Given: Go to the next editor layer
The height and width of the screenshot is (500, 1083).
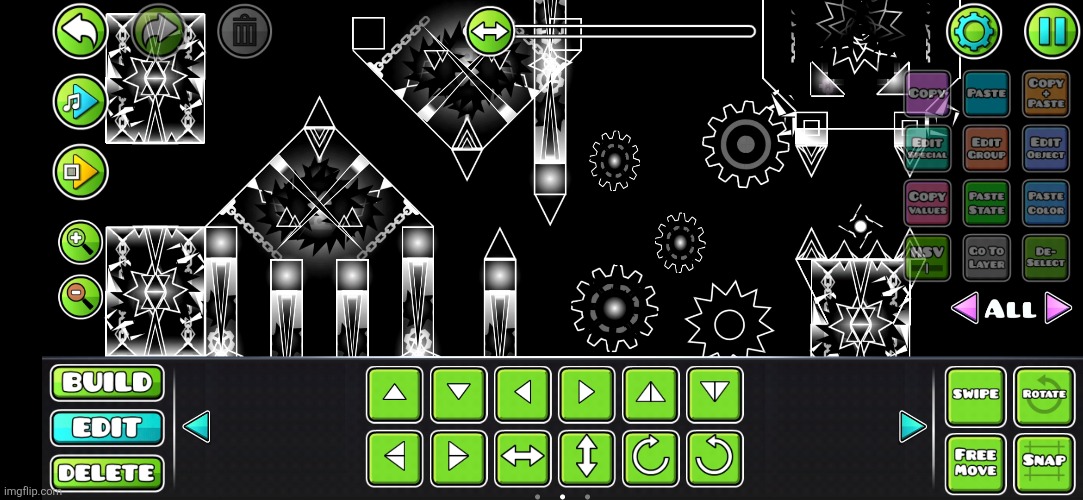Looking at the screenshot, I should point(1058,308).
